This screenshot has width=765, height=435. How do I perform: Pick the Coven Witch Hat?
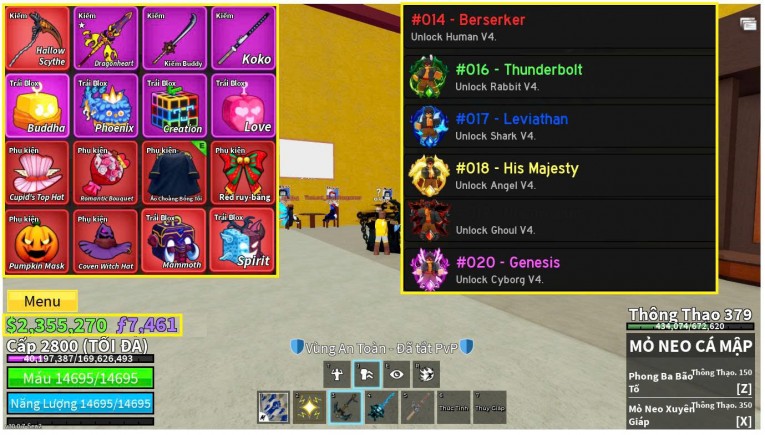[106, 240]
